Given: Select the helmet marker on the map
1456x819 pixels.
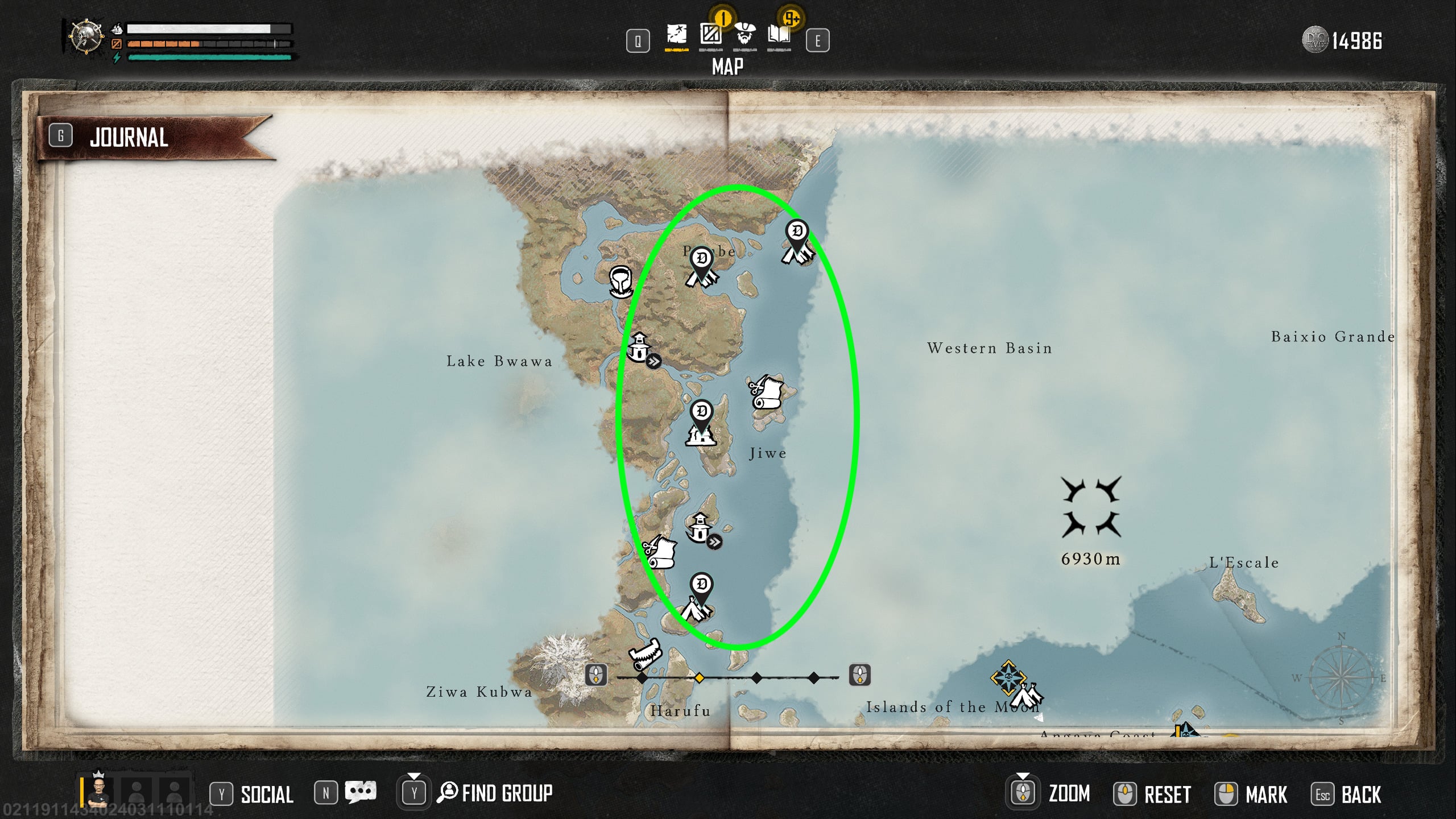Looking at the screenshot, I should (621, 282).
